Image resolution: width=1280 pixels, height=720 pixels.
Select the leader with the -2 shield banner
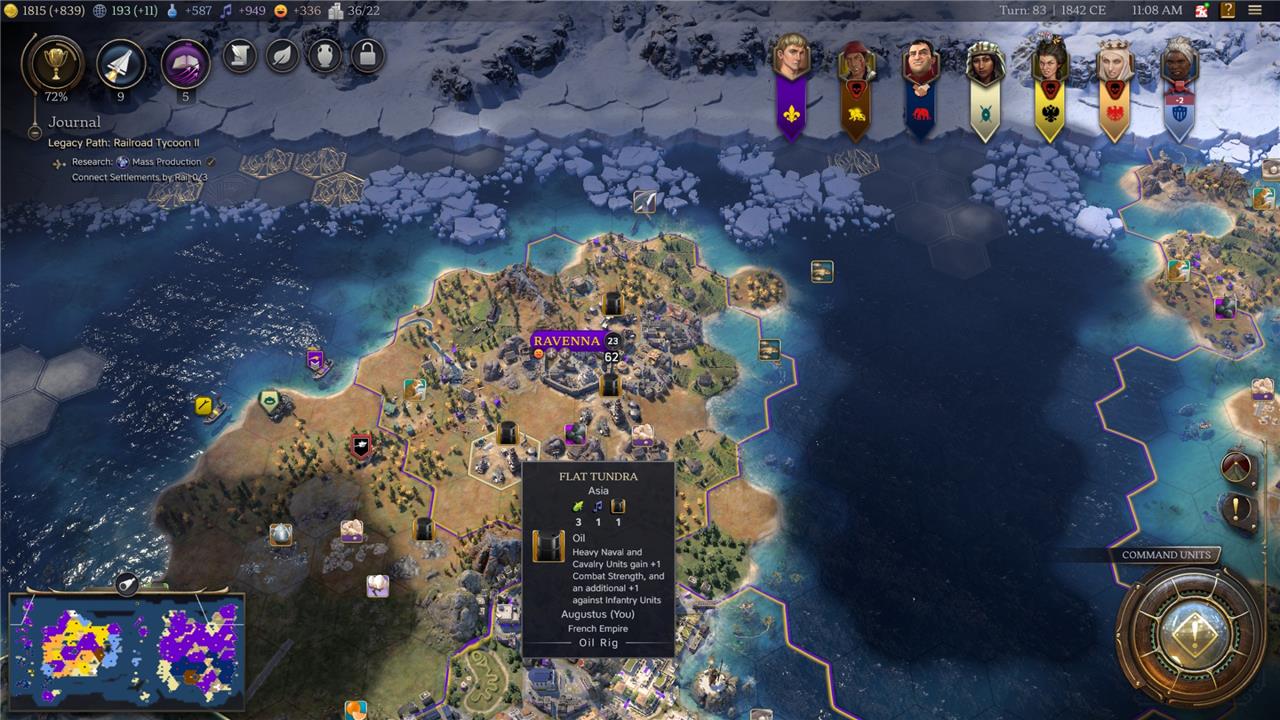tap(1178, 90)
